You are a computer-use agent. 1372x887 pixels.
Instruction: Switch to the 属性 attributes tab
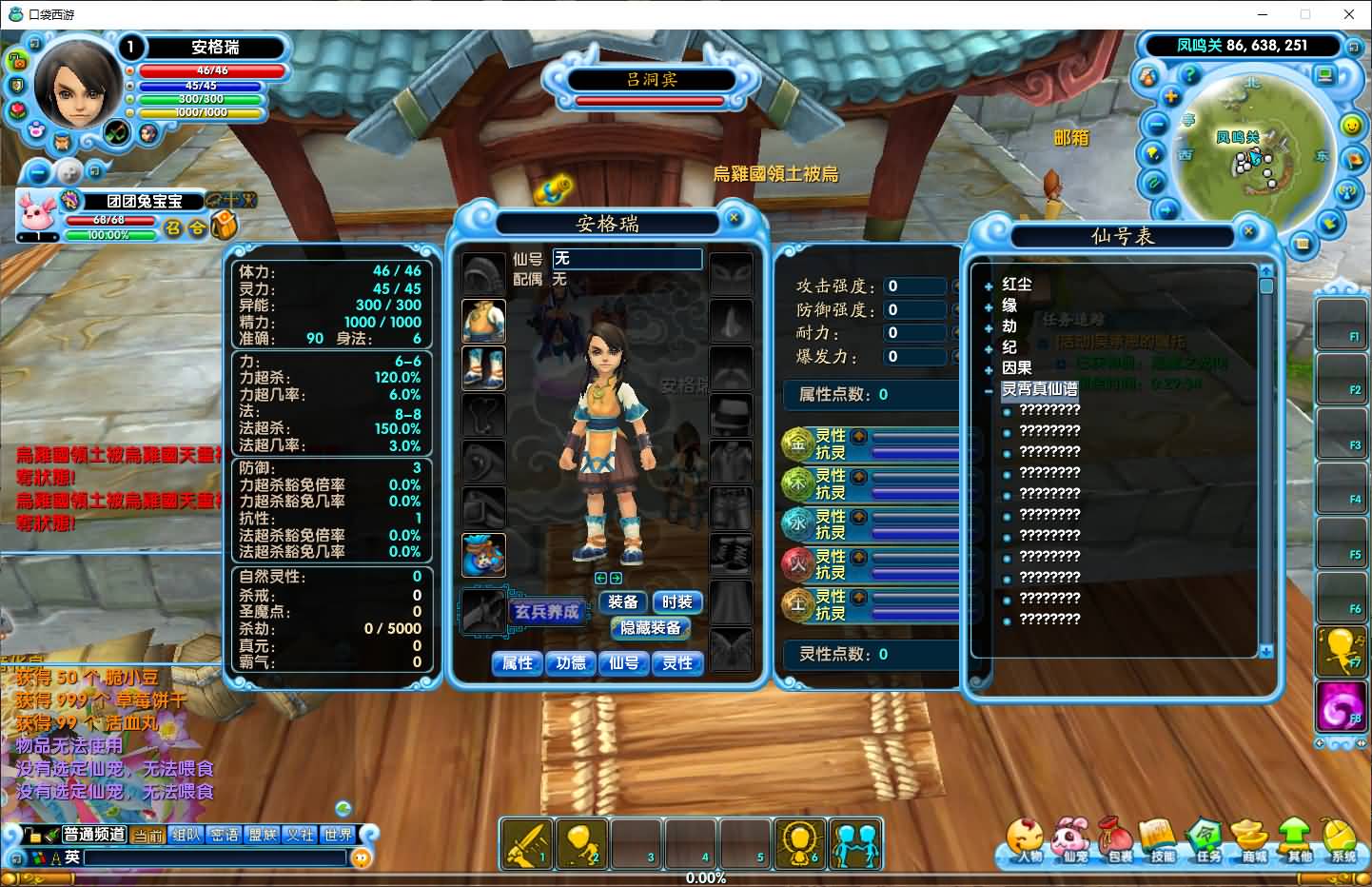(x=518, y=663)
